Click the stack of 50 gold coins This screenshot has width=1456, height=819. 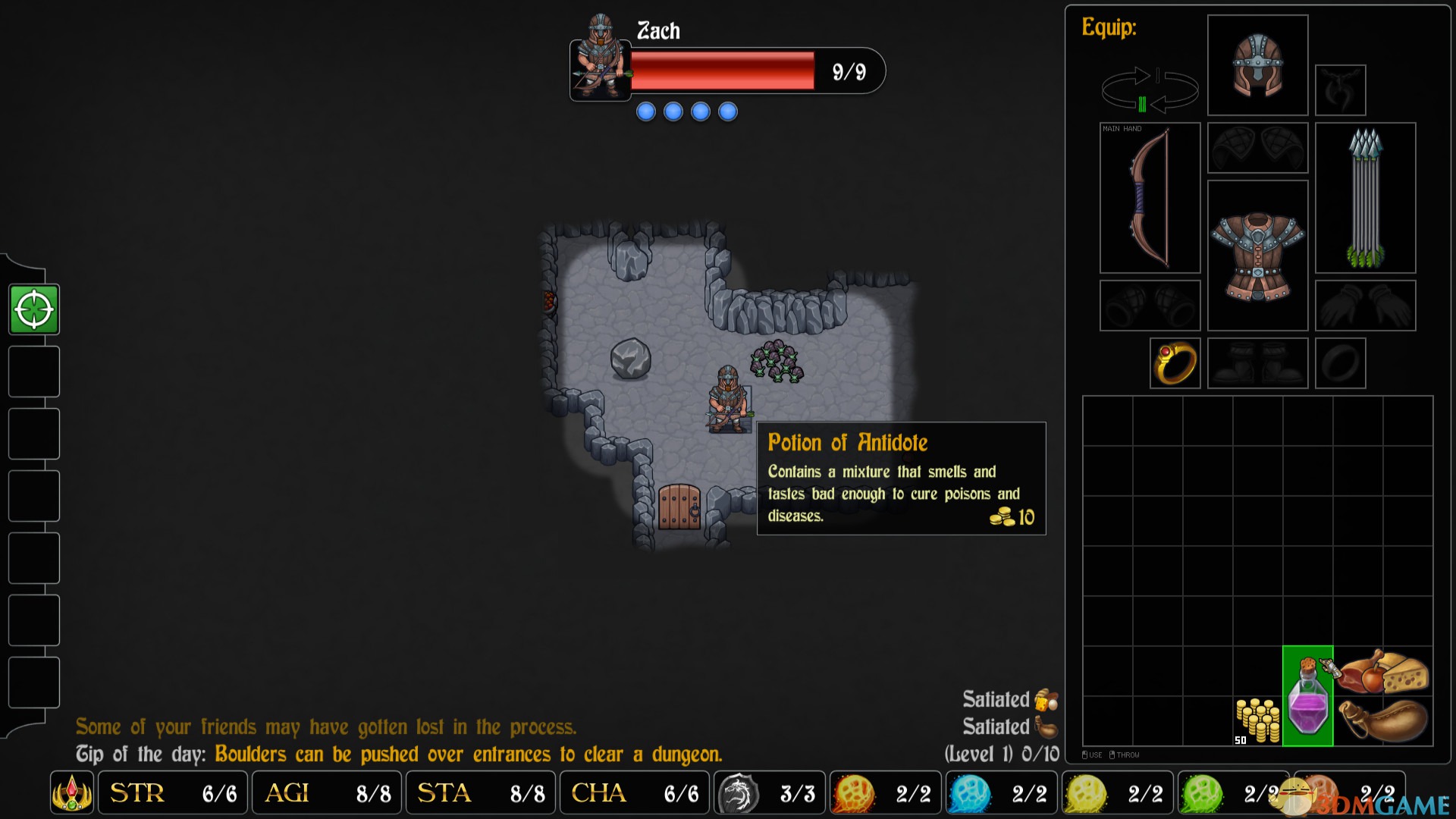coord(1257,720)
